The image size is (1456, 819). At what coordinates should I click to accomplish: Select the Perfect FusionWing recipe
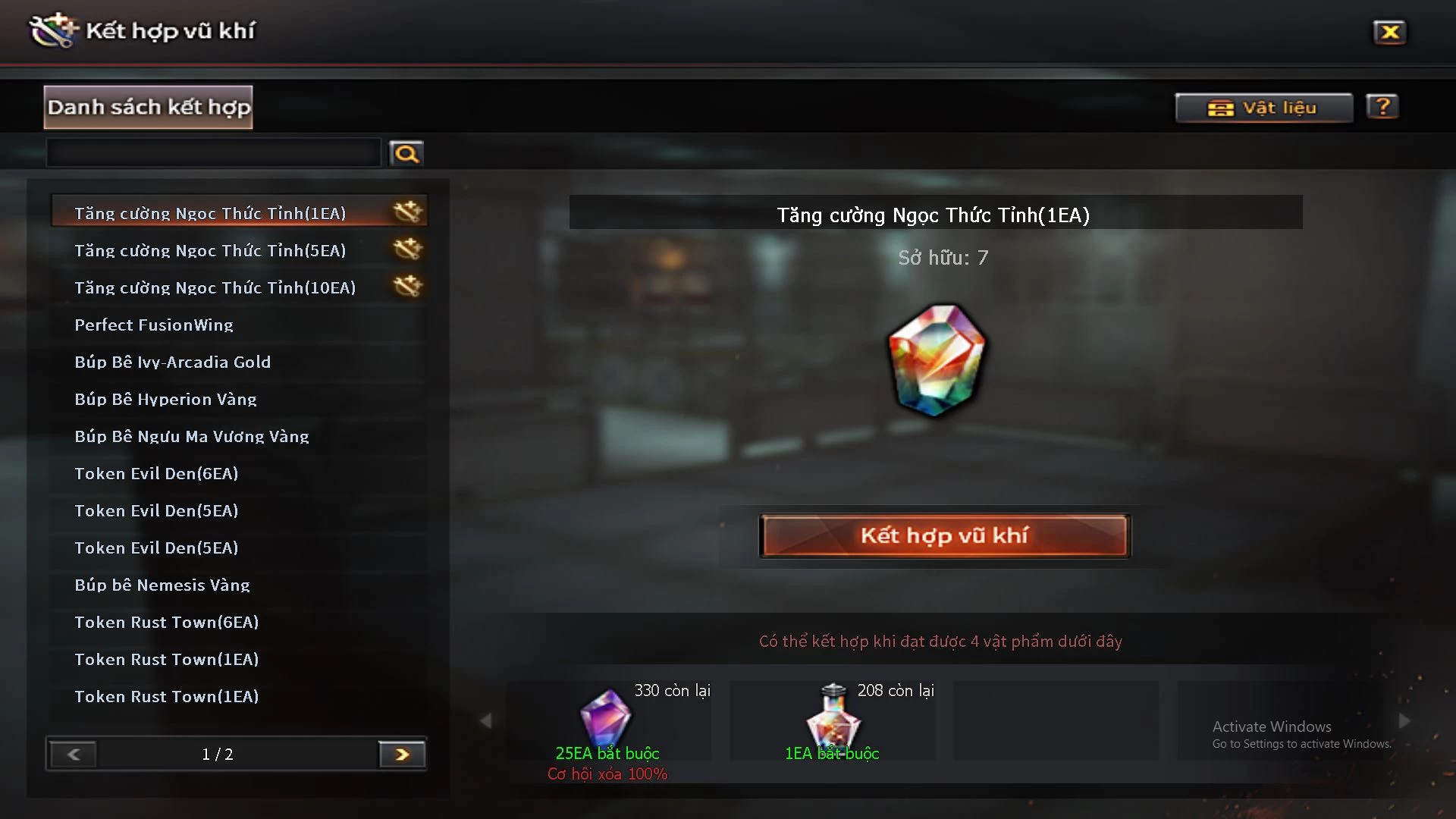pyautogui.click(x=154, y=325)
